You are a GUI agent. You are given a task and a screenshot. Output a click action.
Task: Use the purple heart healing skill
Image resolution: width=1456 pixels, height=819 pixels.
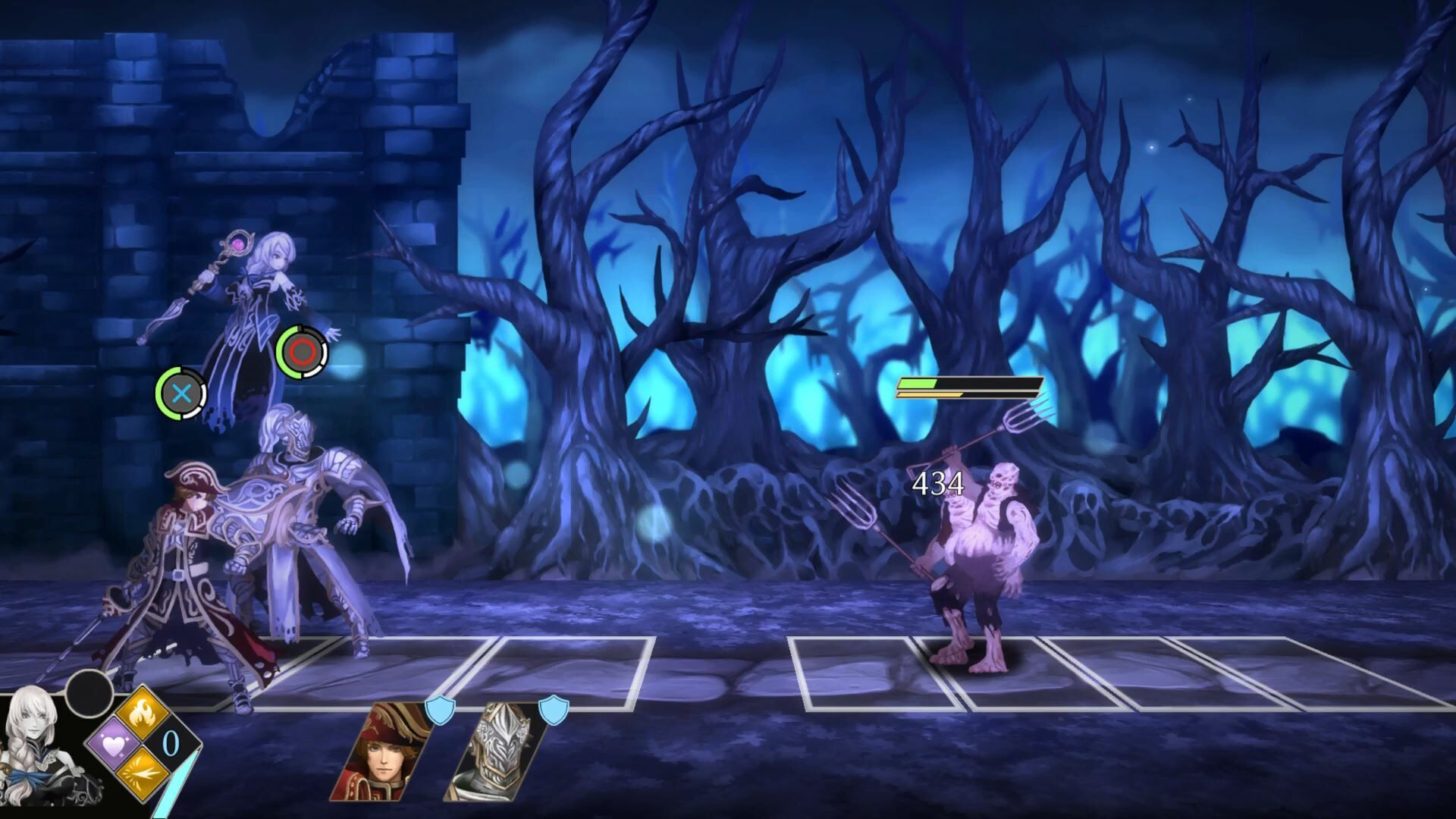(114, 745)
